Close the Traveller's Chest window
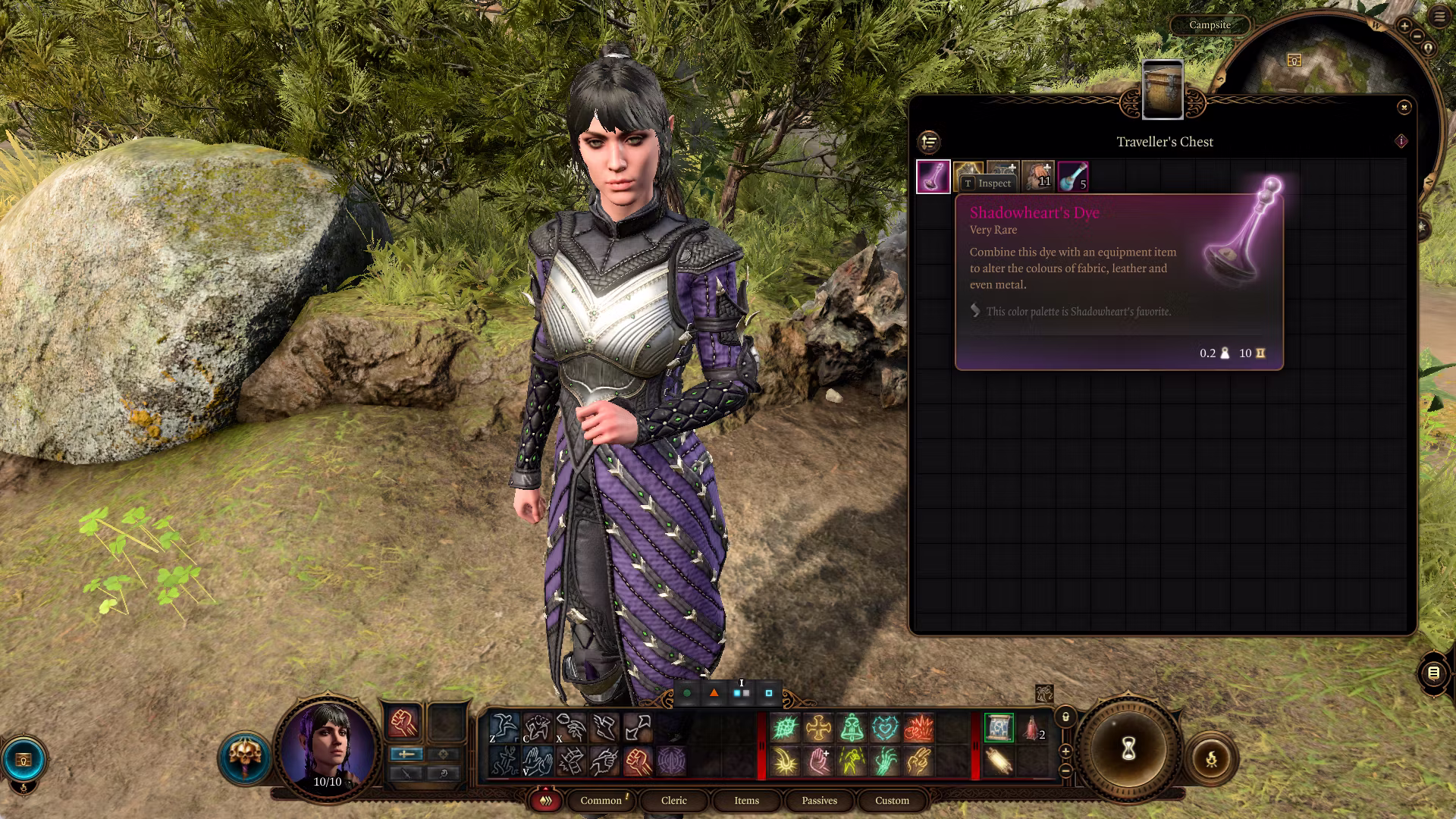This screenshot has height=819, width=1456. [1404, 108]
